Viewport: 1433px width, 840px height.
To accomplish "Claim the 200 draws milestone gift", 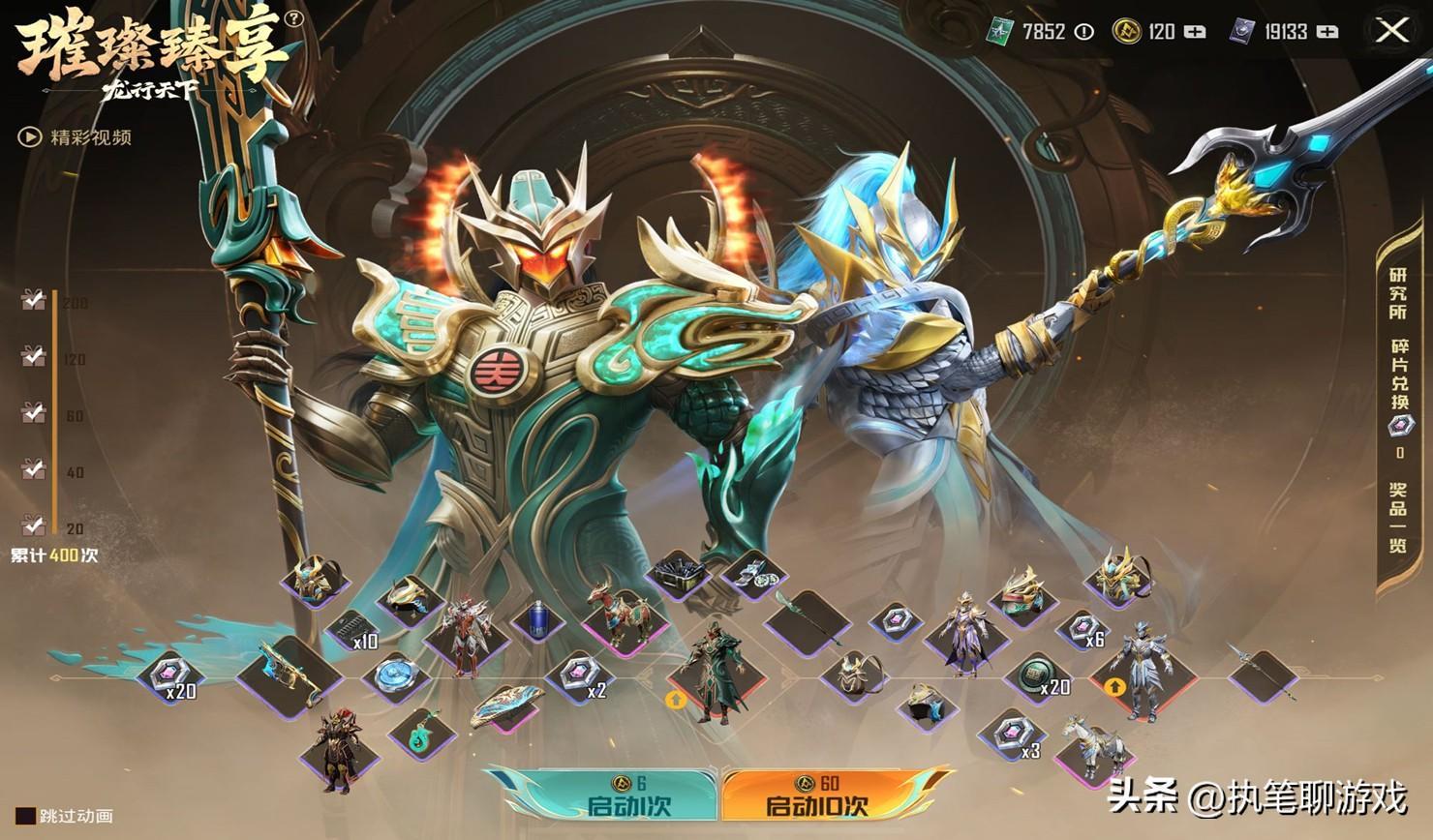I will tap(33, 301).
